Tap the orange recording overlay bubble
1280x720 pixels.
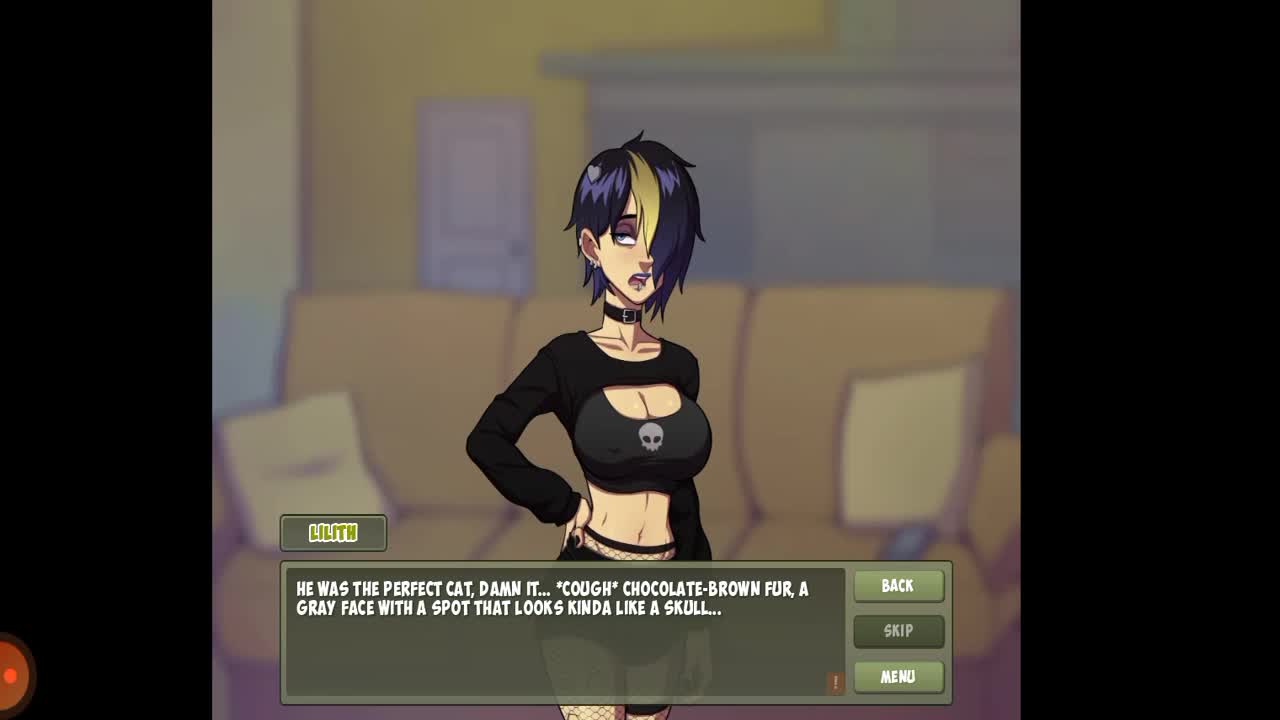tap(12, 676)
